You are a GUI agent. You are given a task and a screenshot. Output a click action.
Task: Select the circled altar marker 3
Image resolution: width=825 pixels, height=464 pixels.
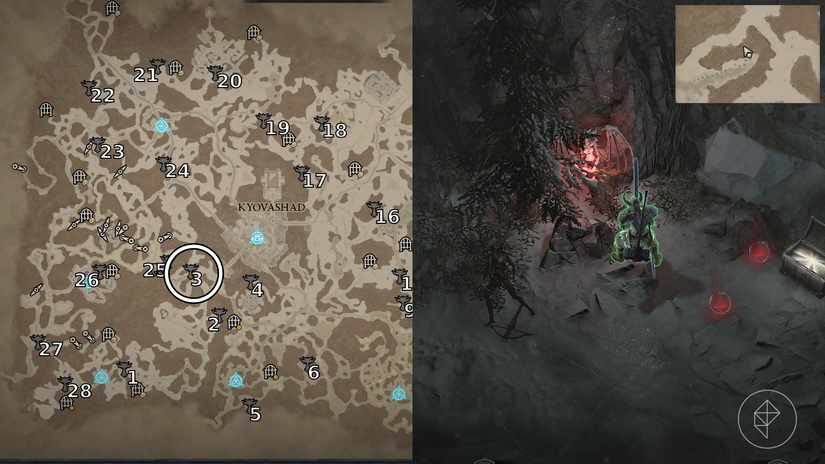click(x=192, y=273)
